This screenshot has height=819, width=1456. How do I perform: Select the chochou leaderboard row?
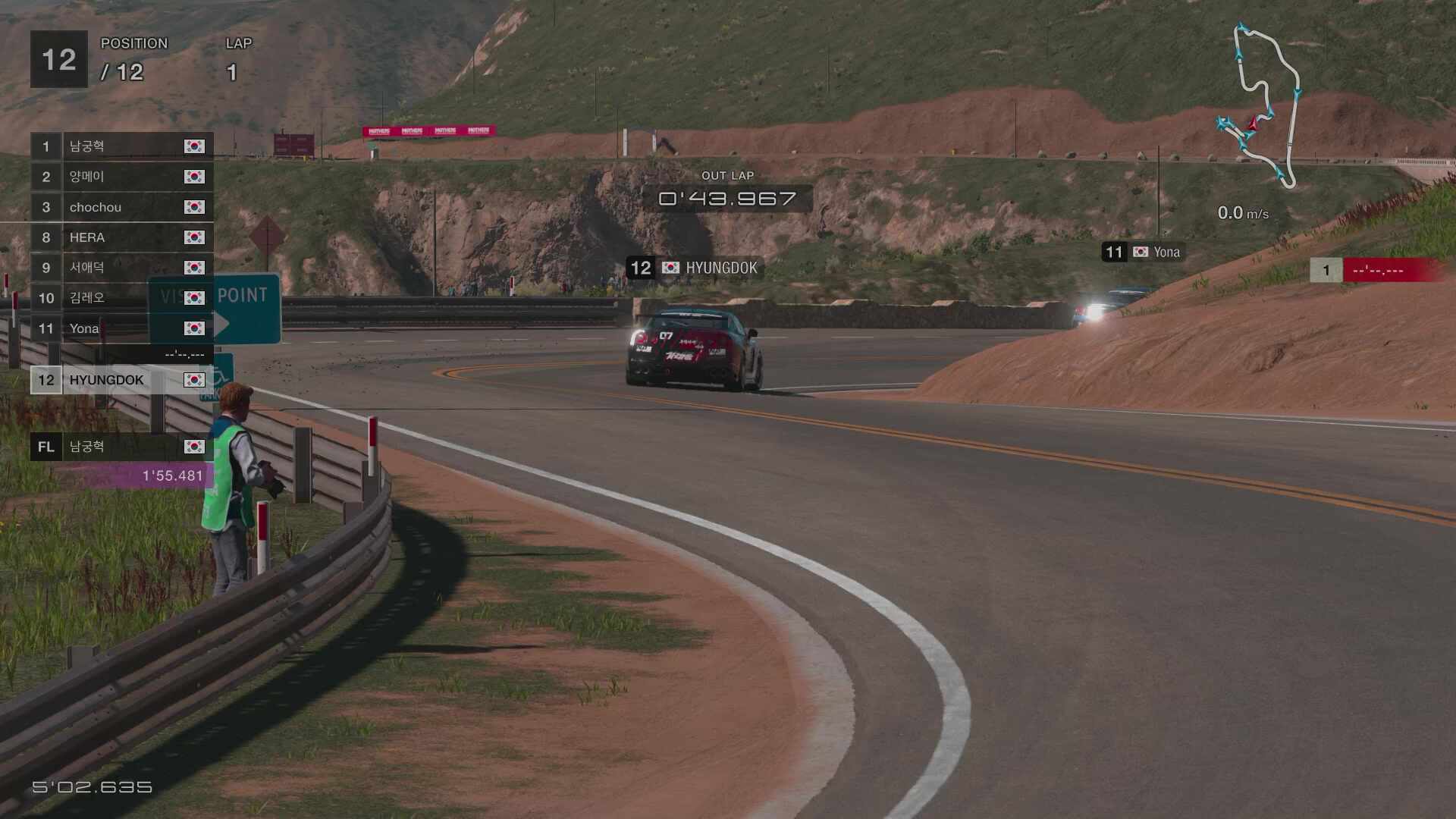click(121, 207)
